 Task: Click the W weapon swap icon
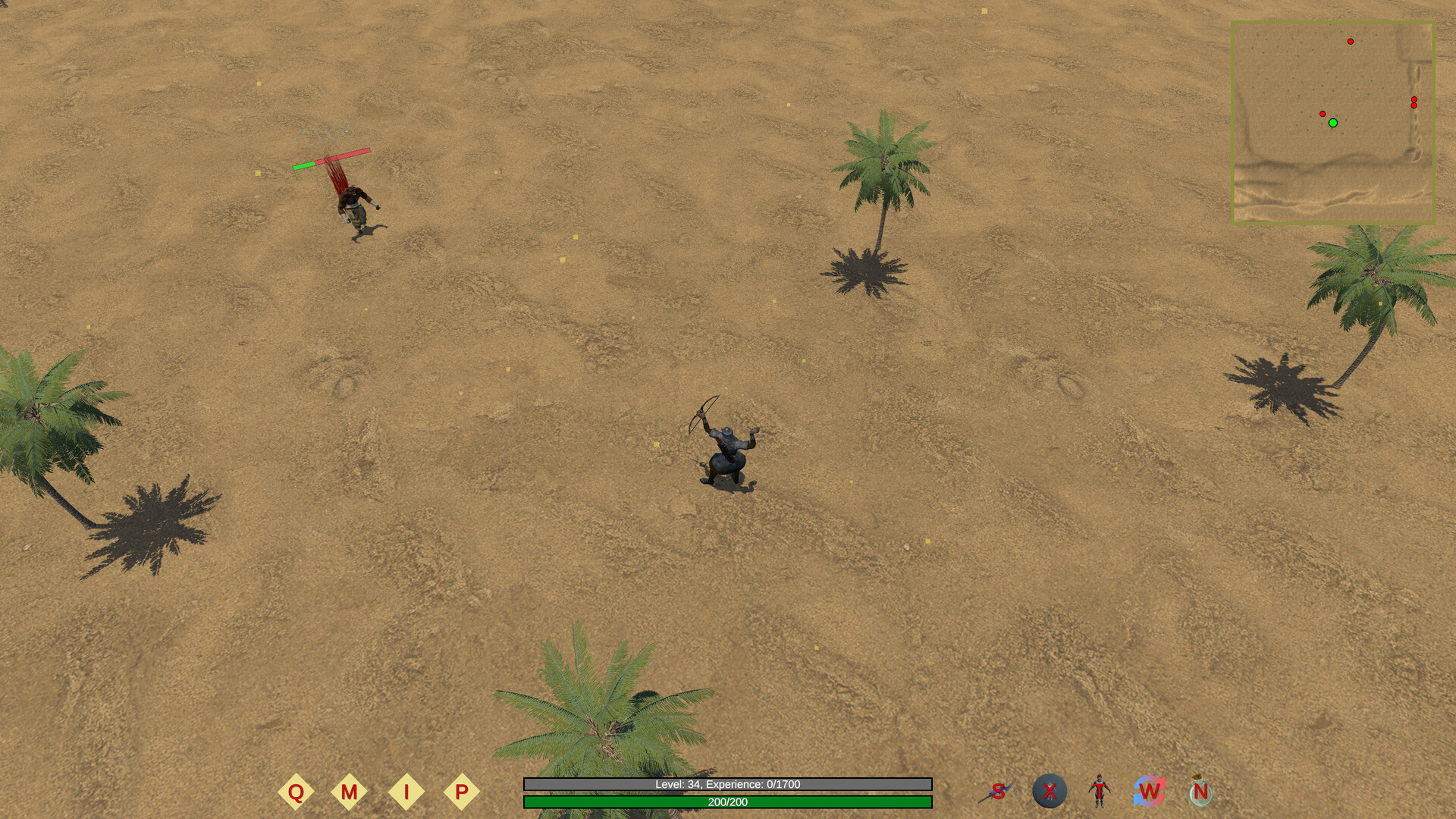1148,792
